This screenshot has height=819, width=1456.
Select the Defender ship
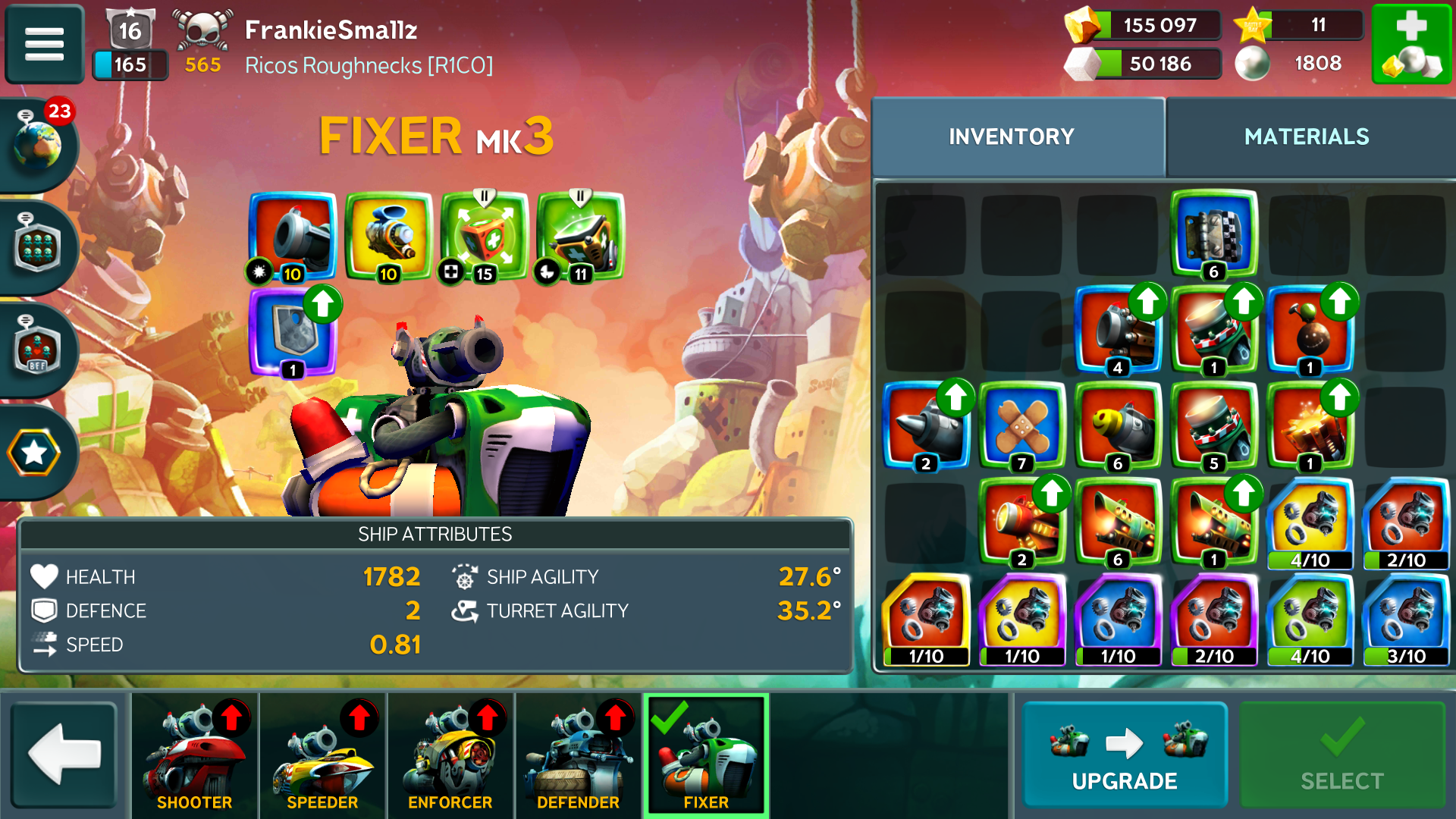coord(578,755)
